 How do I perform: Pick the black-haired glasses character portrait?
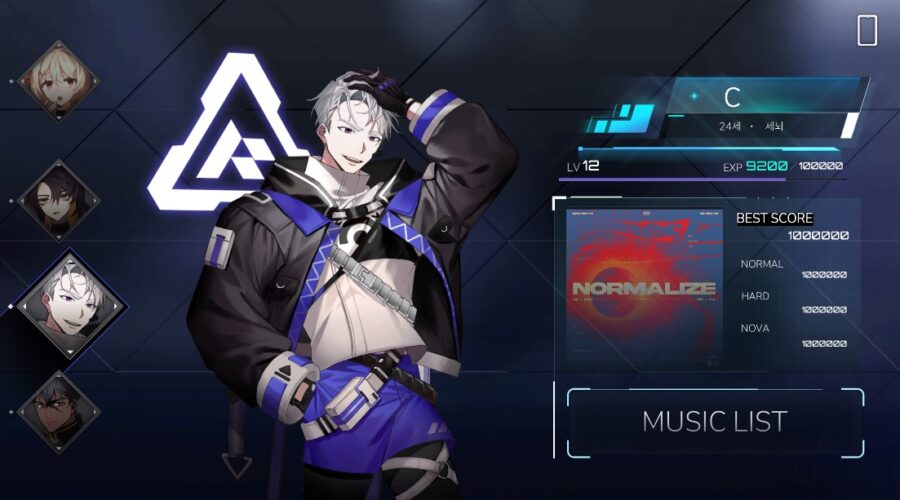(x=58, y=411)
